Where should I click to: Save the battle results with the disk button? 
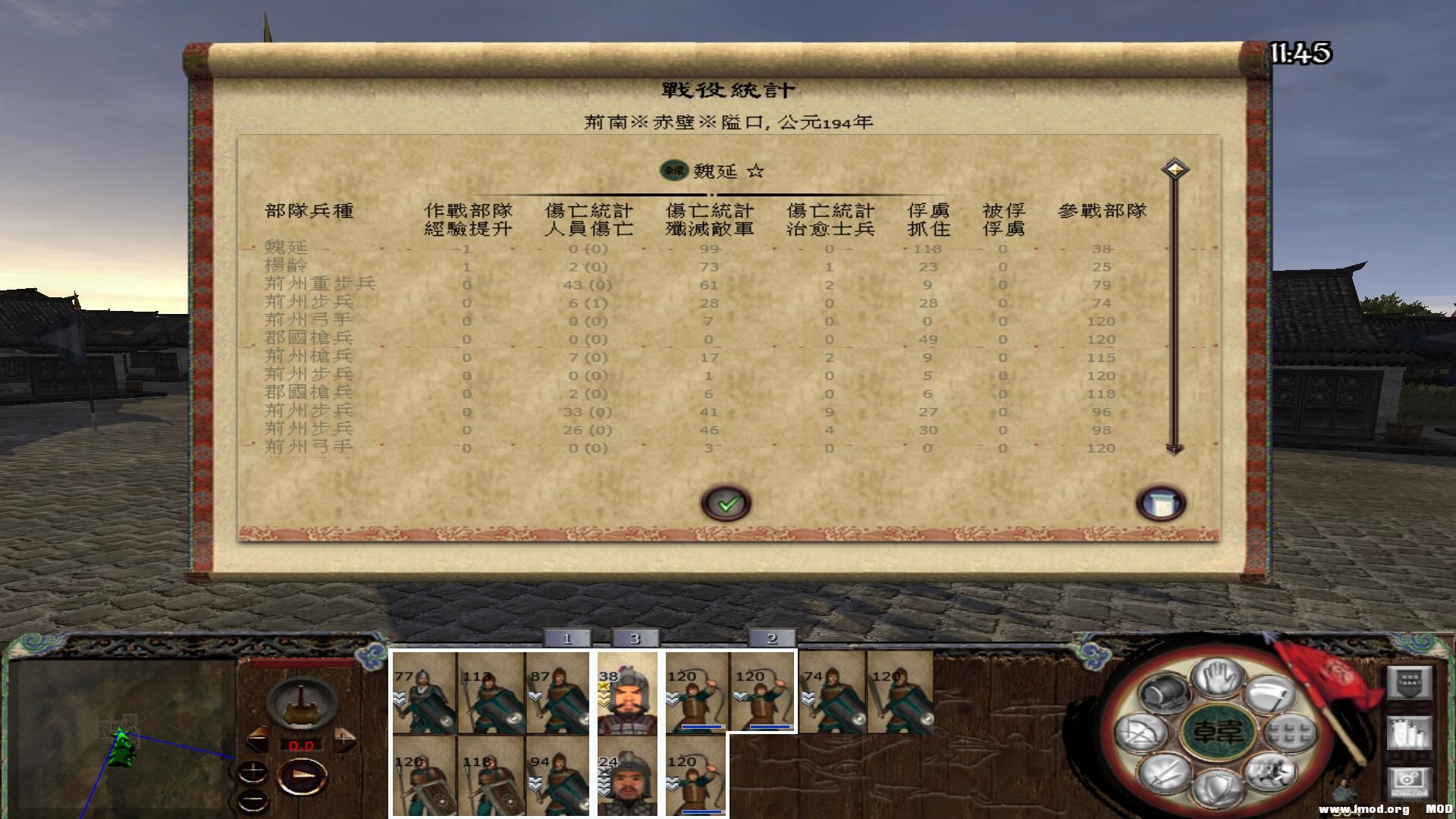tap(1163, 502)
